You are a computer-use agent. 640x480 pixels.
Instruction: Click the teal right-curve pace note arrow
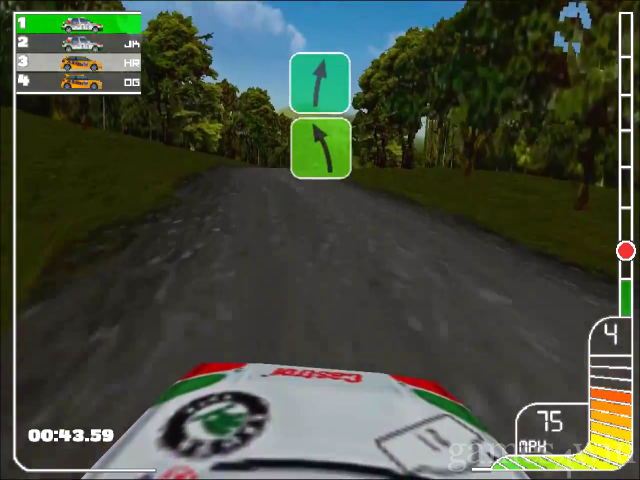coord(320,83)
